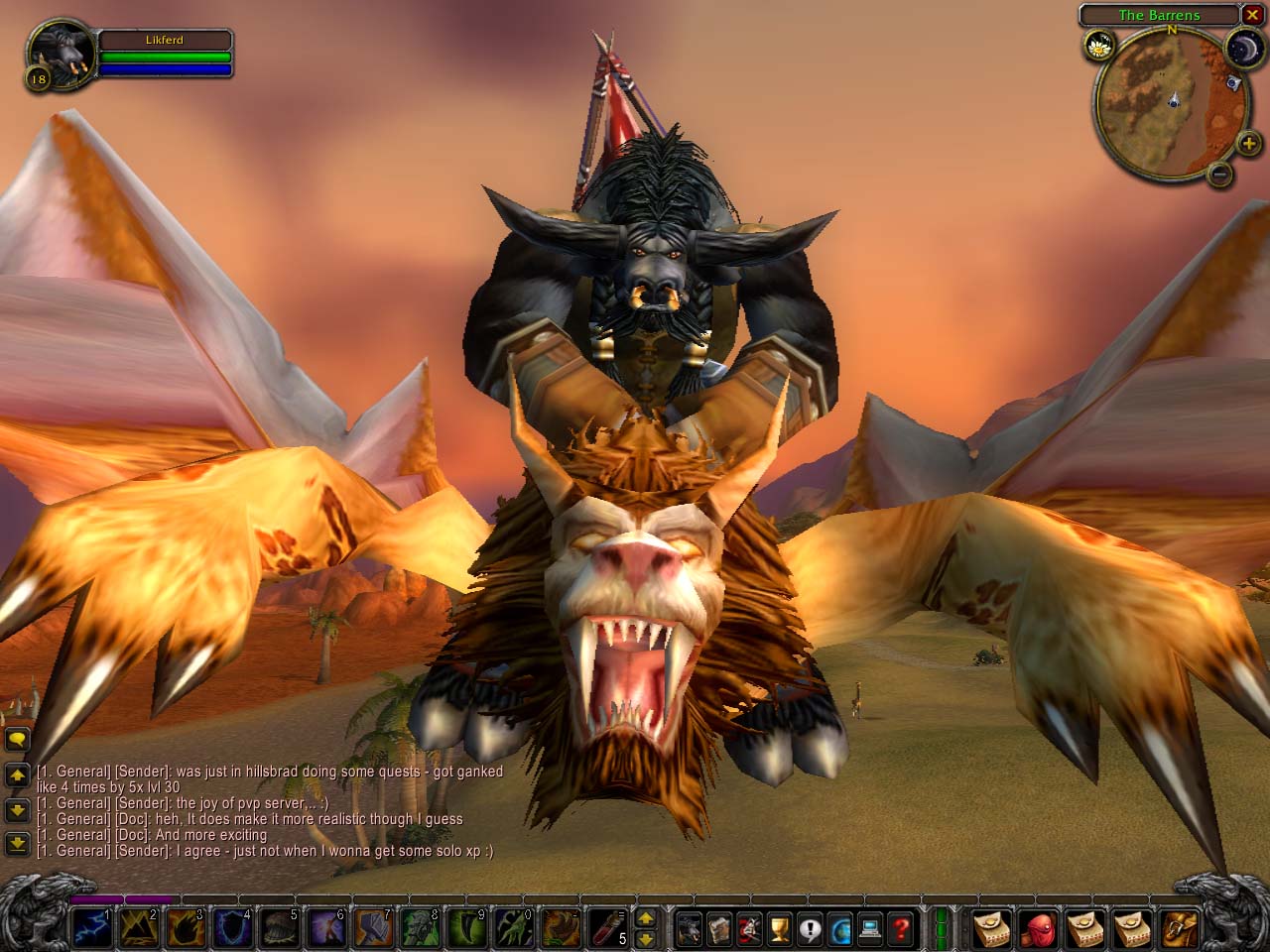
Task: Activate the stone hammer ability in slot 7
Action: pyautogui.click(x=373, y=929)
